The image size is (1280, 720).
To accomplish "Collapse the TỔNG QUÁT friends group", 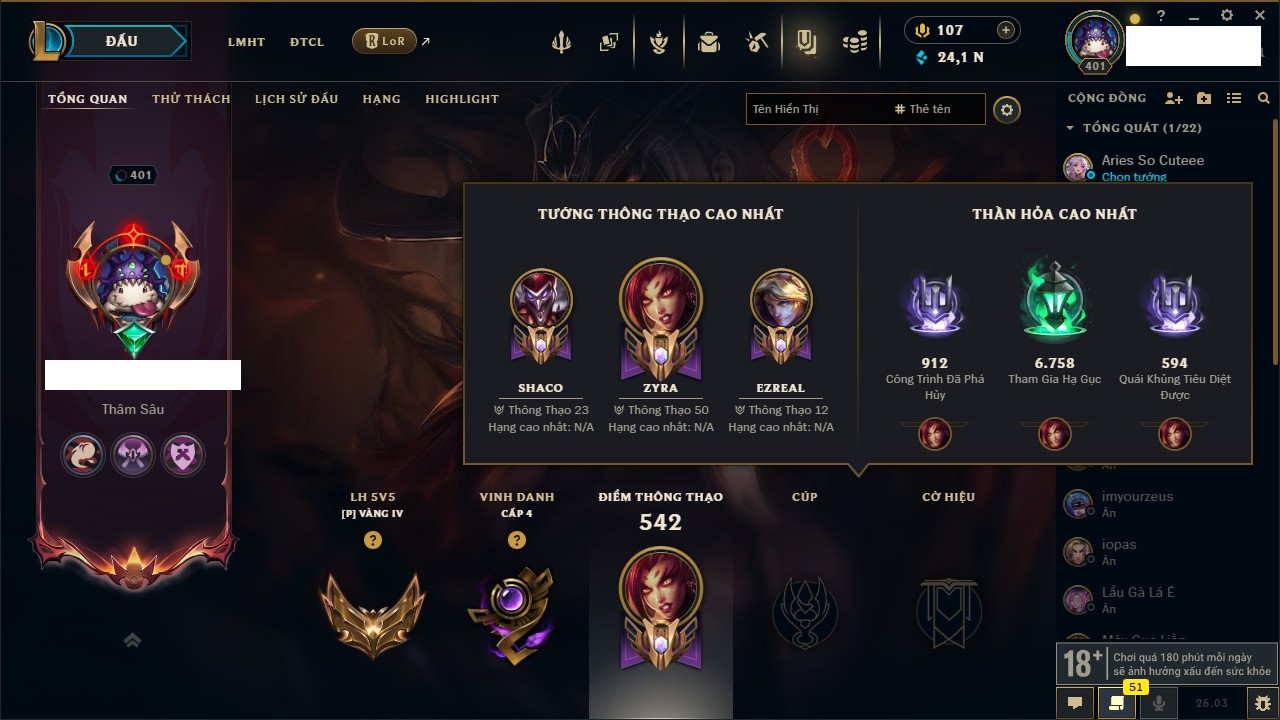I will 1070,128.
